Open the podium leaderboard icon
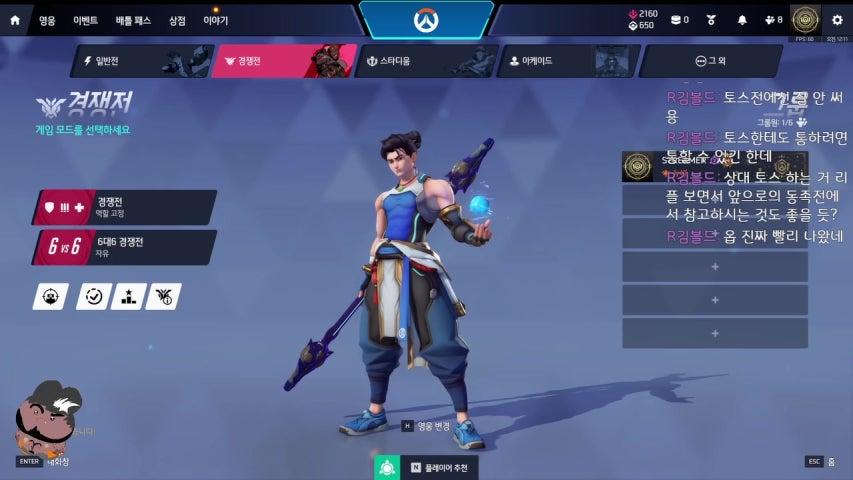The image size is (853, 480). (128, 296)
